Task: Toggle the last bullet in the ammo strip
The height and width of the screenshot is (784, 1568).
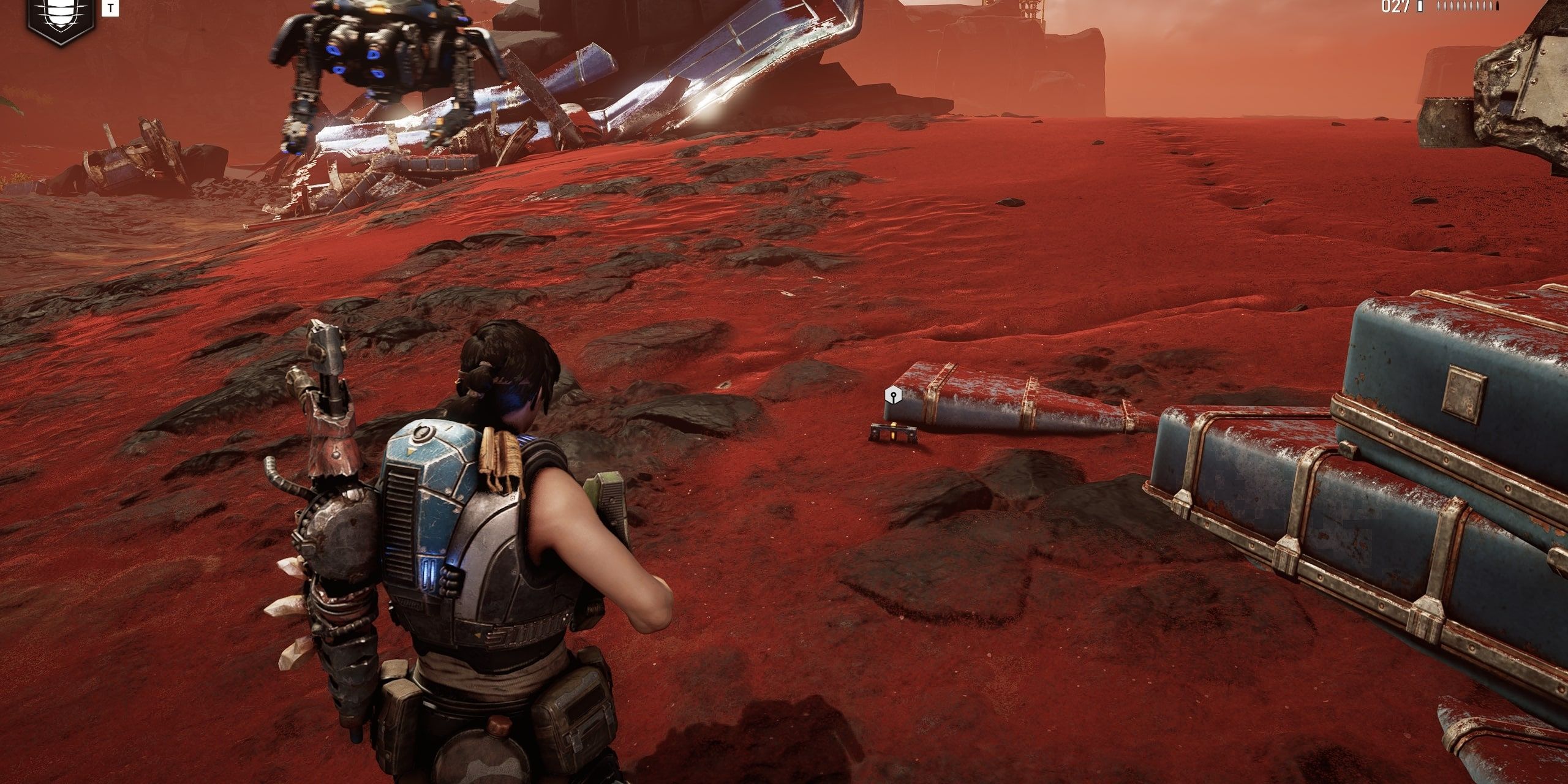Action: (1496, 6)
